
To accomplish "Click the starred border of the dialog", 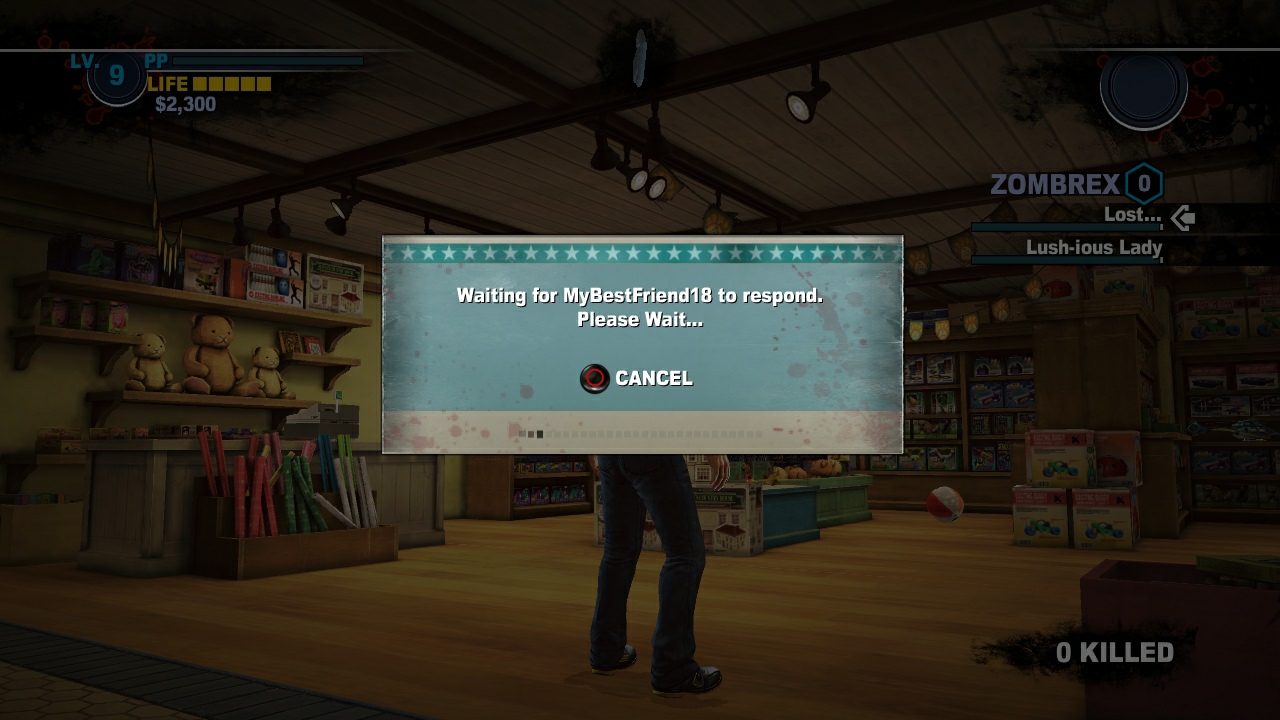I will click(x=640, y=253).
